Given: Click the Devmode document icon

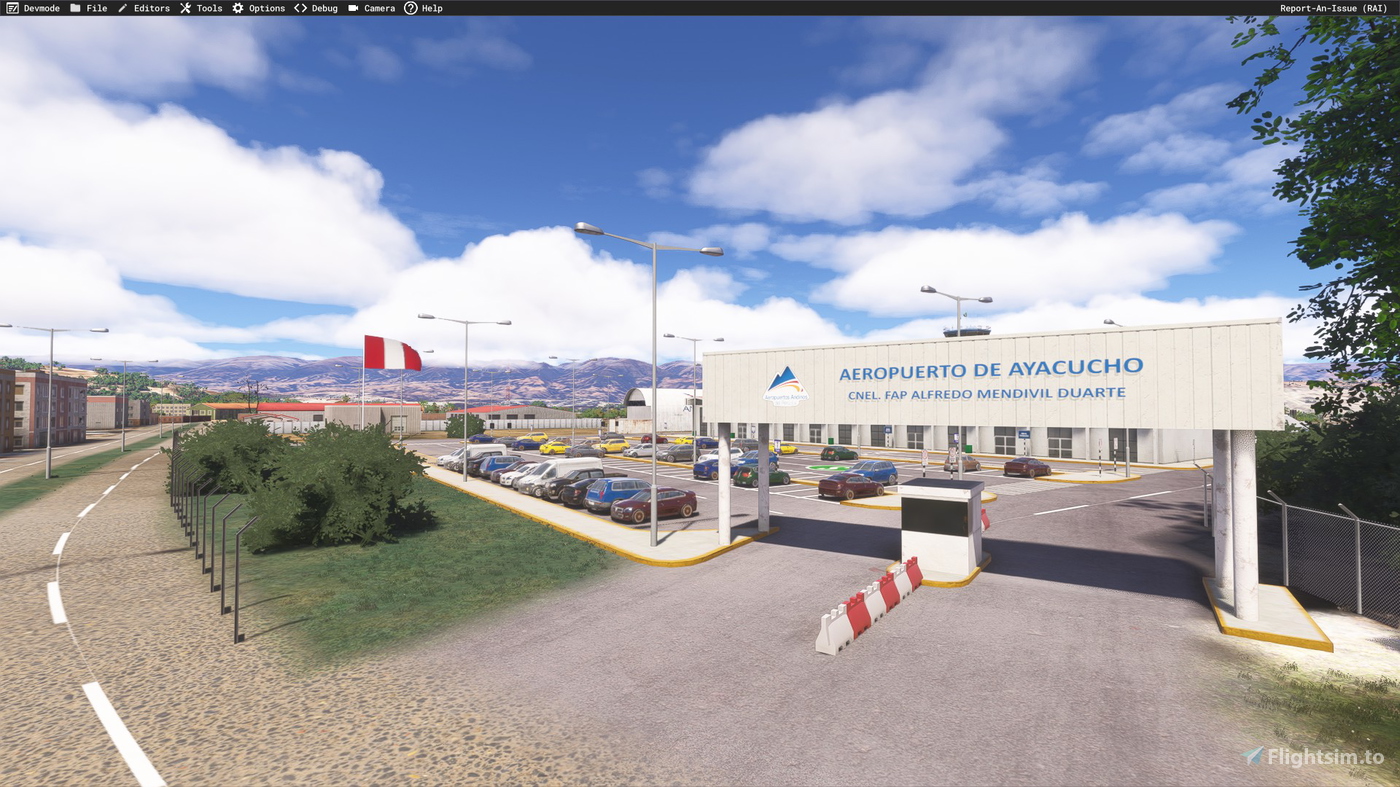Looking at the screenshot, I should [10, 7].
